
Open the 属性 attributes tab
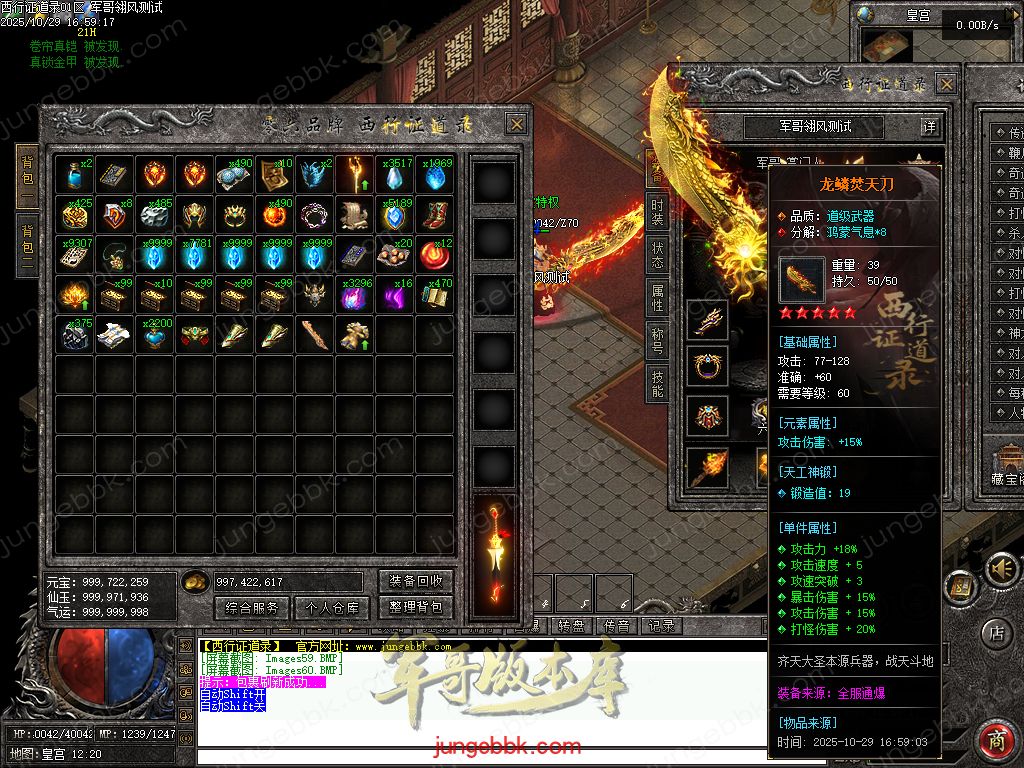click(x=657, y=296)
